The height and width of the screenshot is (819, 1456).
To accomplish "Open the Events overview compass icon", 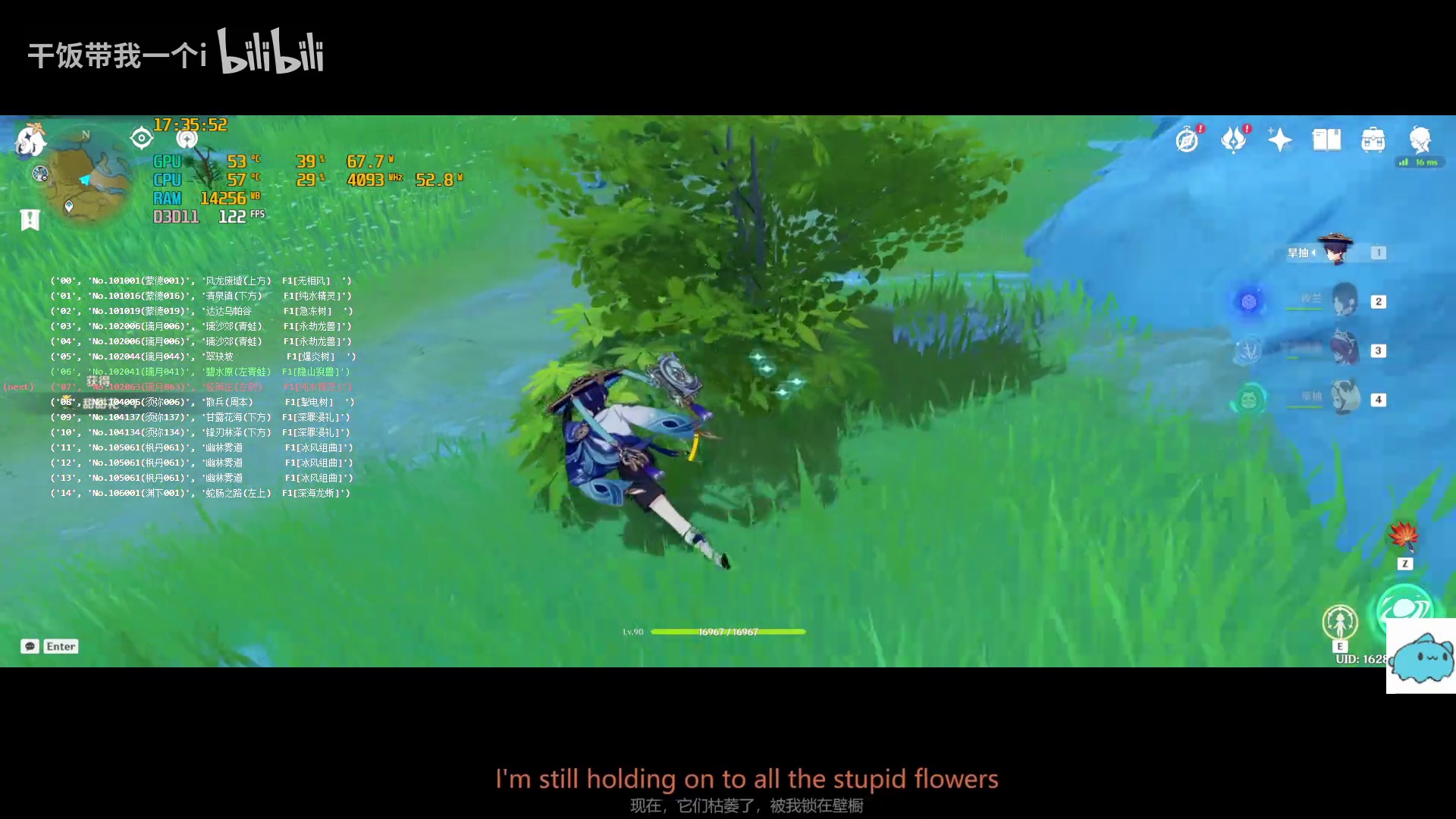I will coord(1186,139).
